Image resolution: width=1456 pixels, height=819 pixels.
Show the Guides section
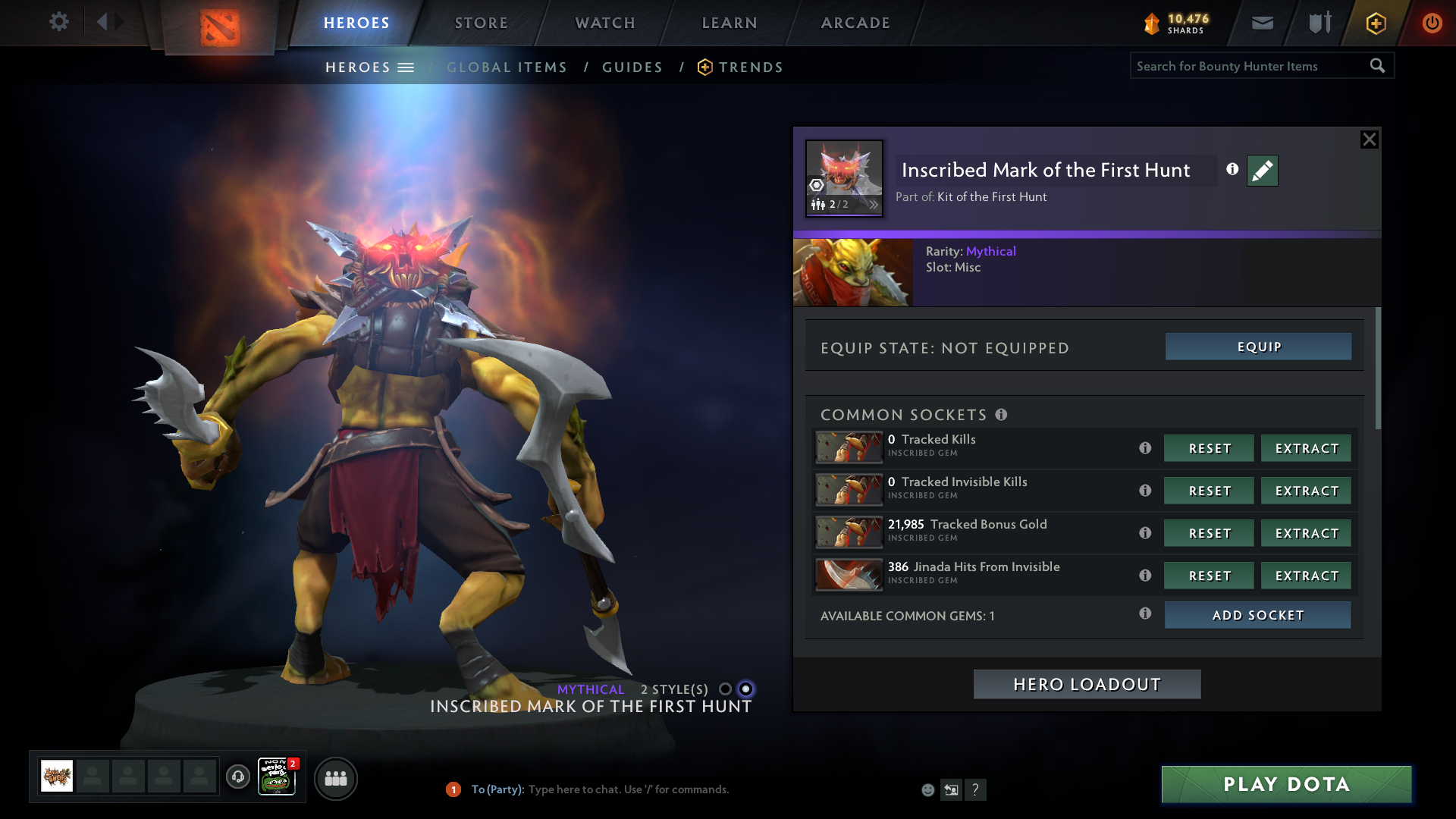[x=632, y=67]
